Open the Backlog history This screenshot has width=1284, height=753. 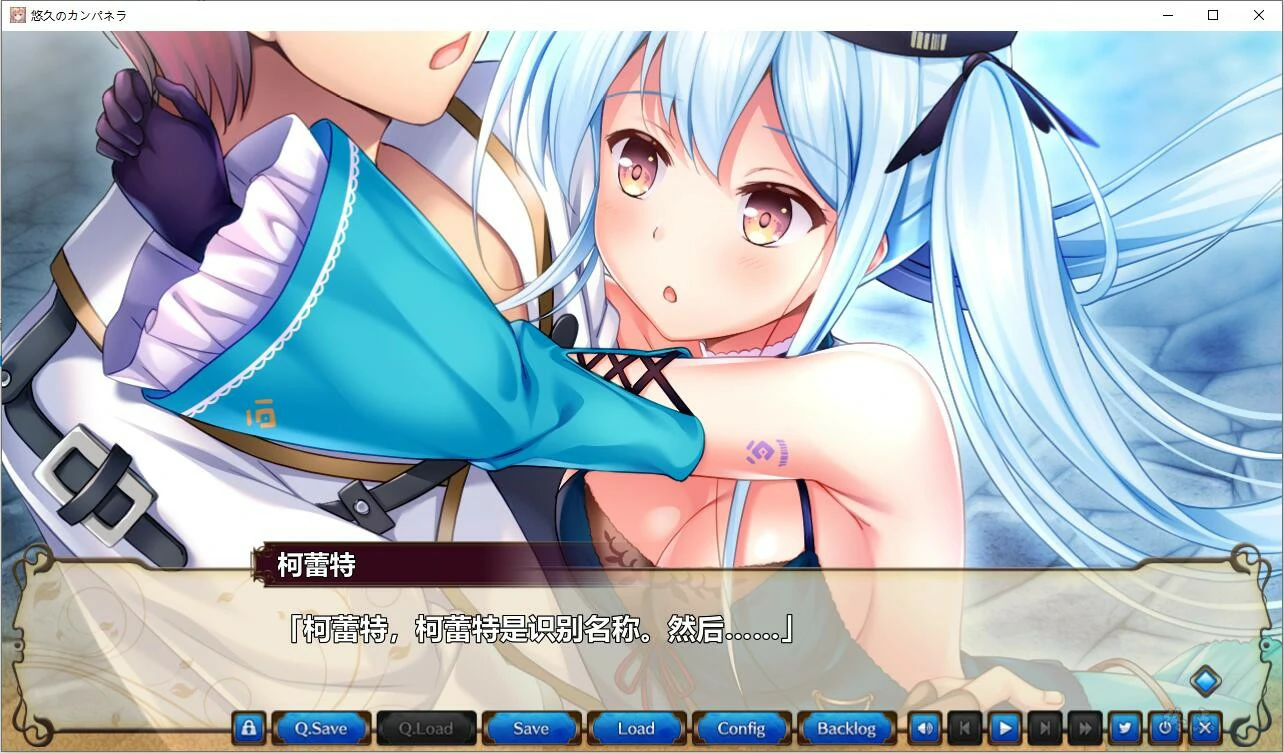click(847, 728)
